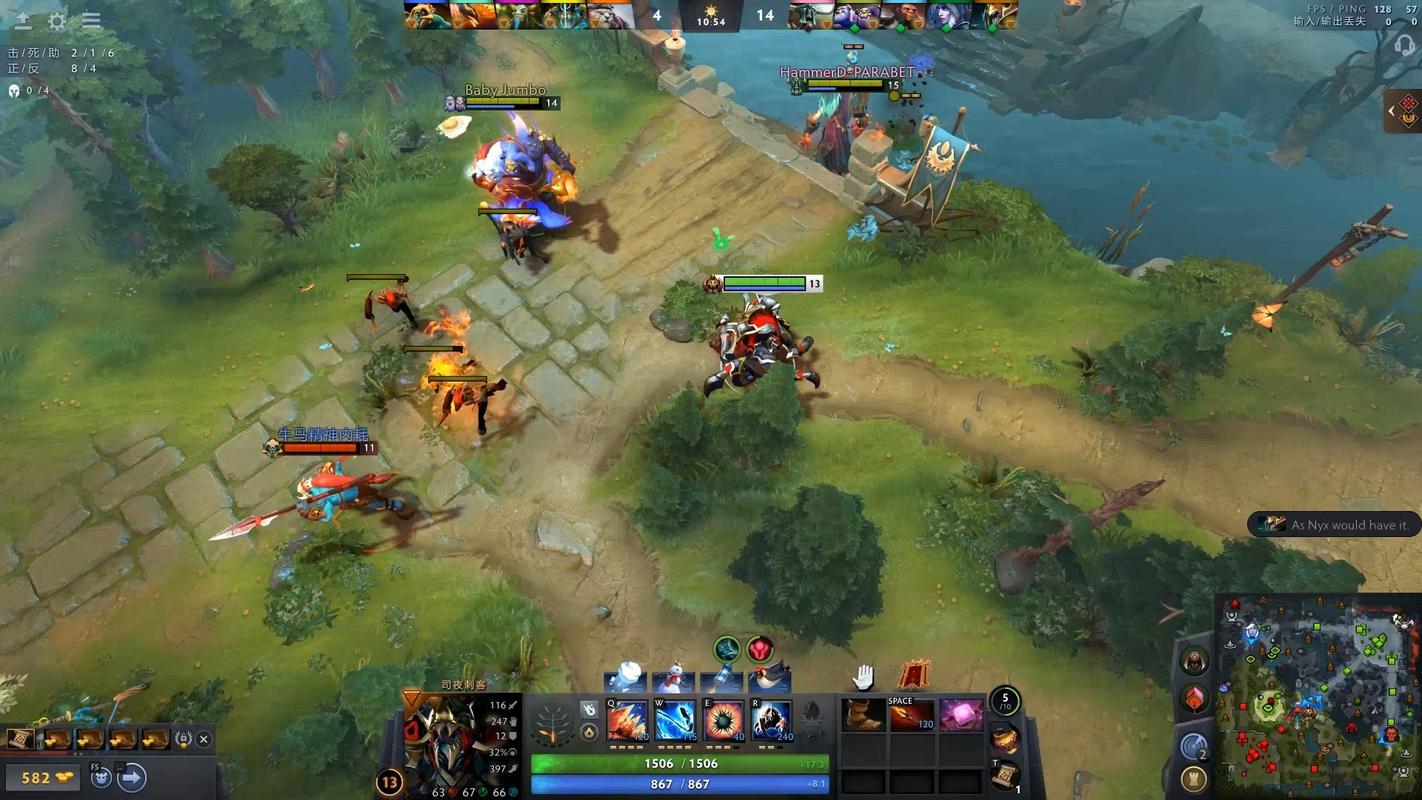
Task: Expand the shop panel via right-edge chevron
Action: click(x=1390, y=111)
